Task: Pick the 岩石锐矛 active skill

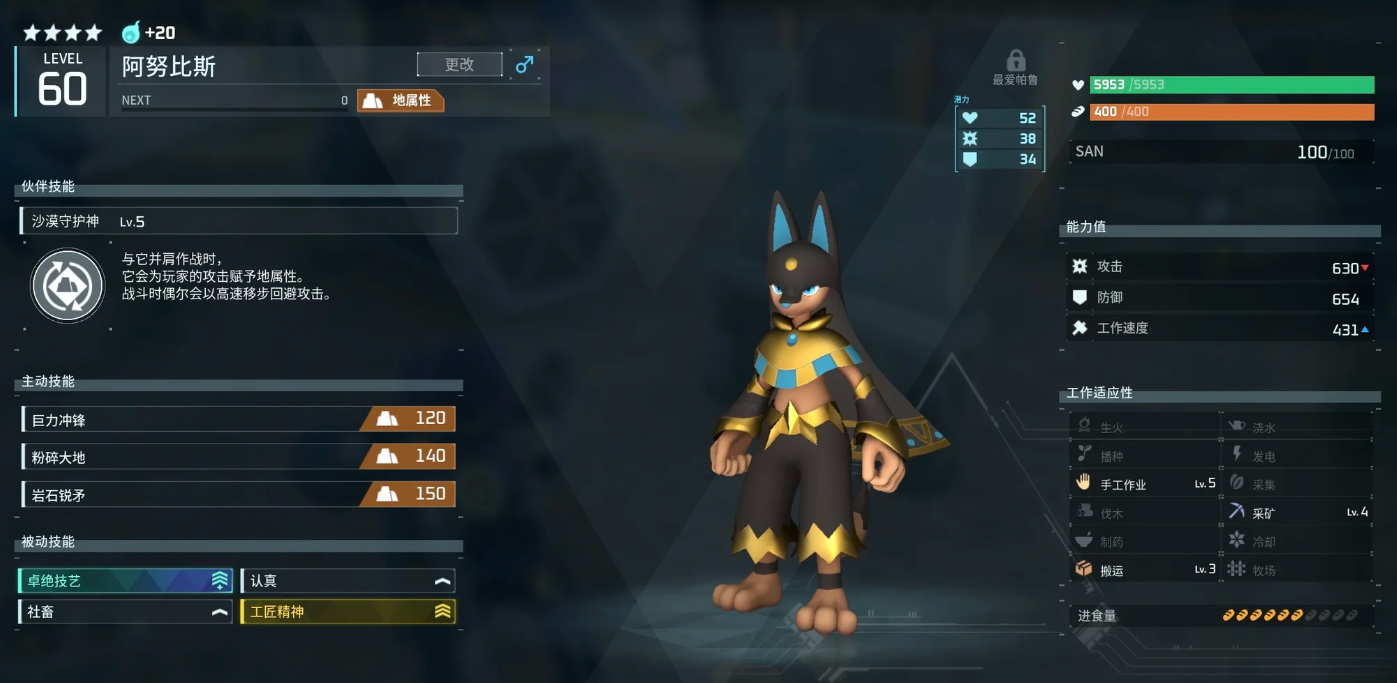Action: click(x=238, y=494)
